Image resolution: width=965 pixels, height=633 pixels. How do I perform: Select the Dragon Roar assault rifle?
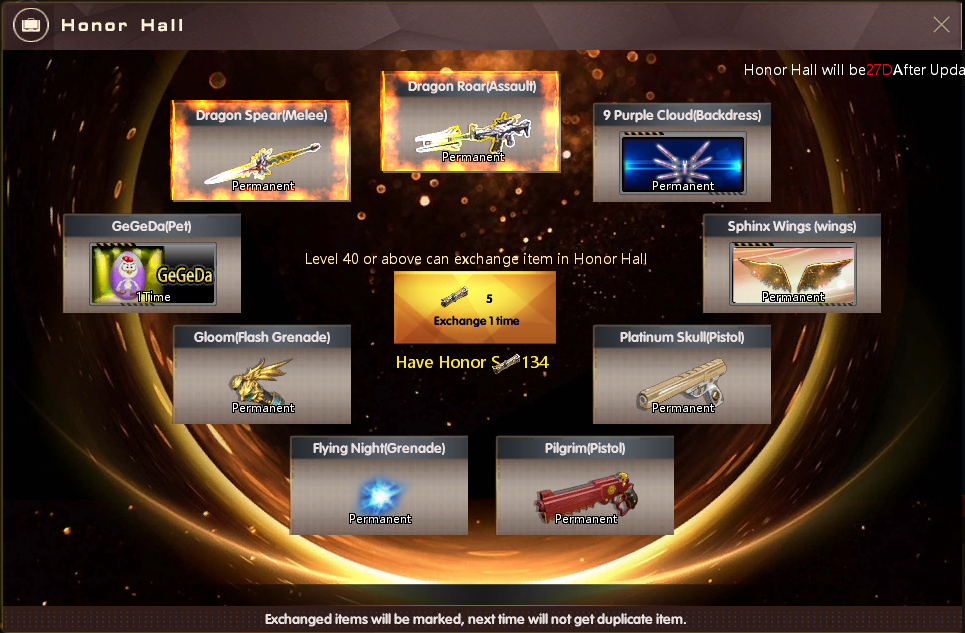coord(471,122)
